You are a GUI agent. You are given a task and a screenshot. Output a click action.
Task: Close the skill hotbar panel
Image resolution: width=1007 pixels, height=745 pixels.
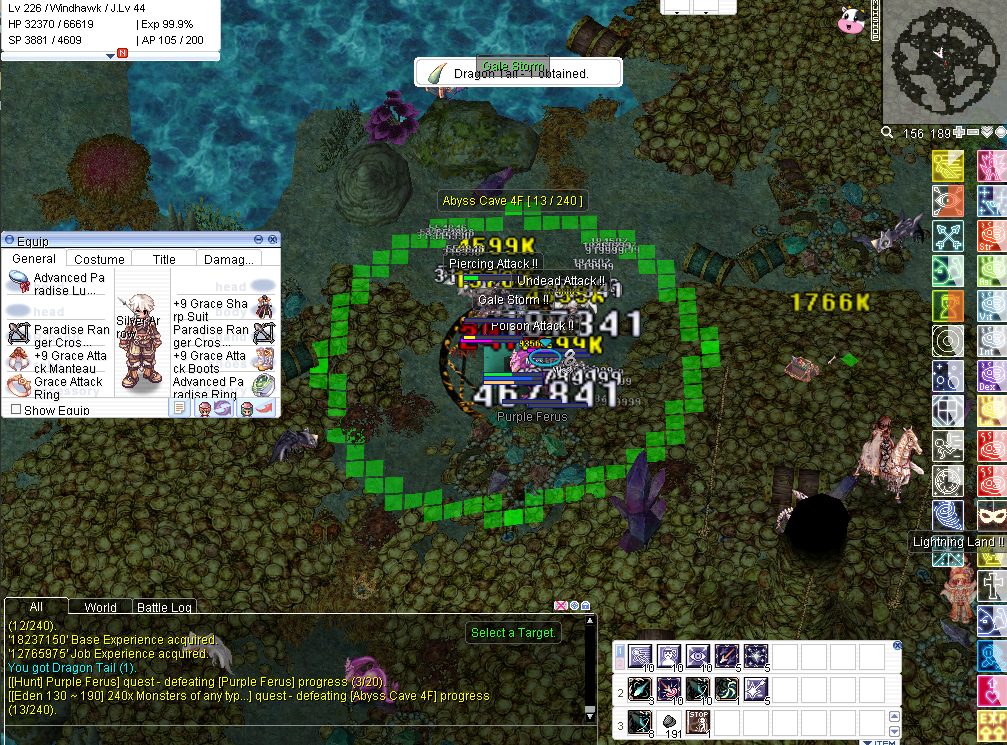[x=897, y=646]
